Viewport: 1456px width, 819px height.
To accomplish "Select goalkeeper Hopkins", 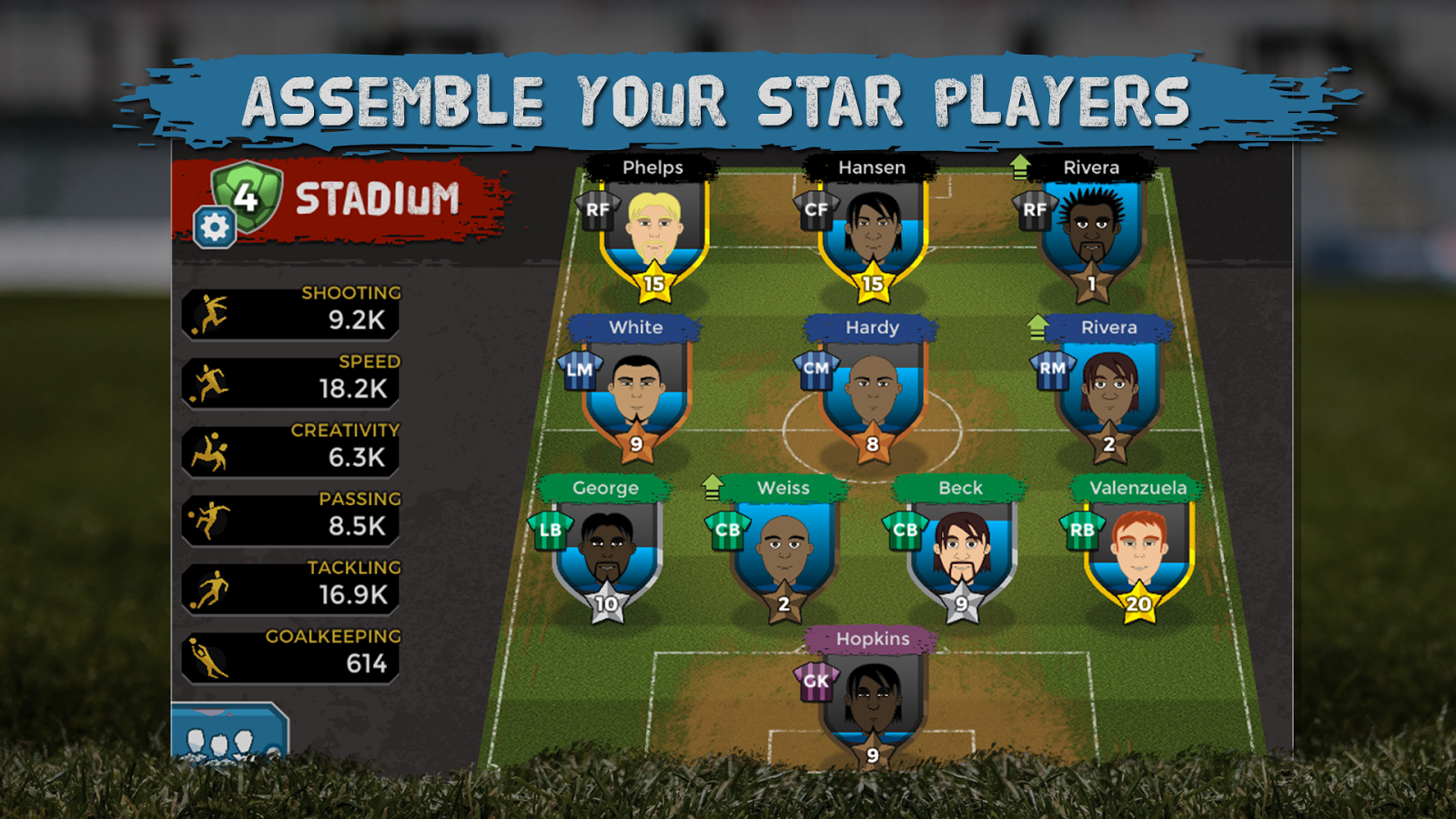I will [x=873, y=703].
